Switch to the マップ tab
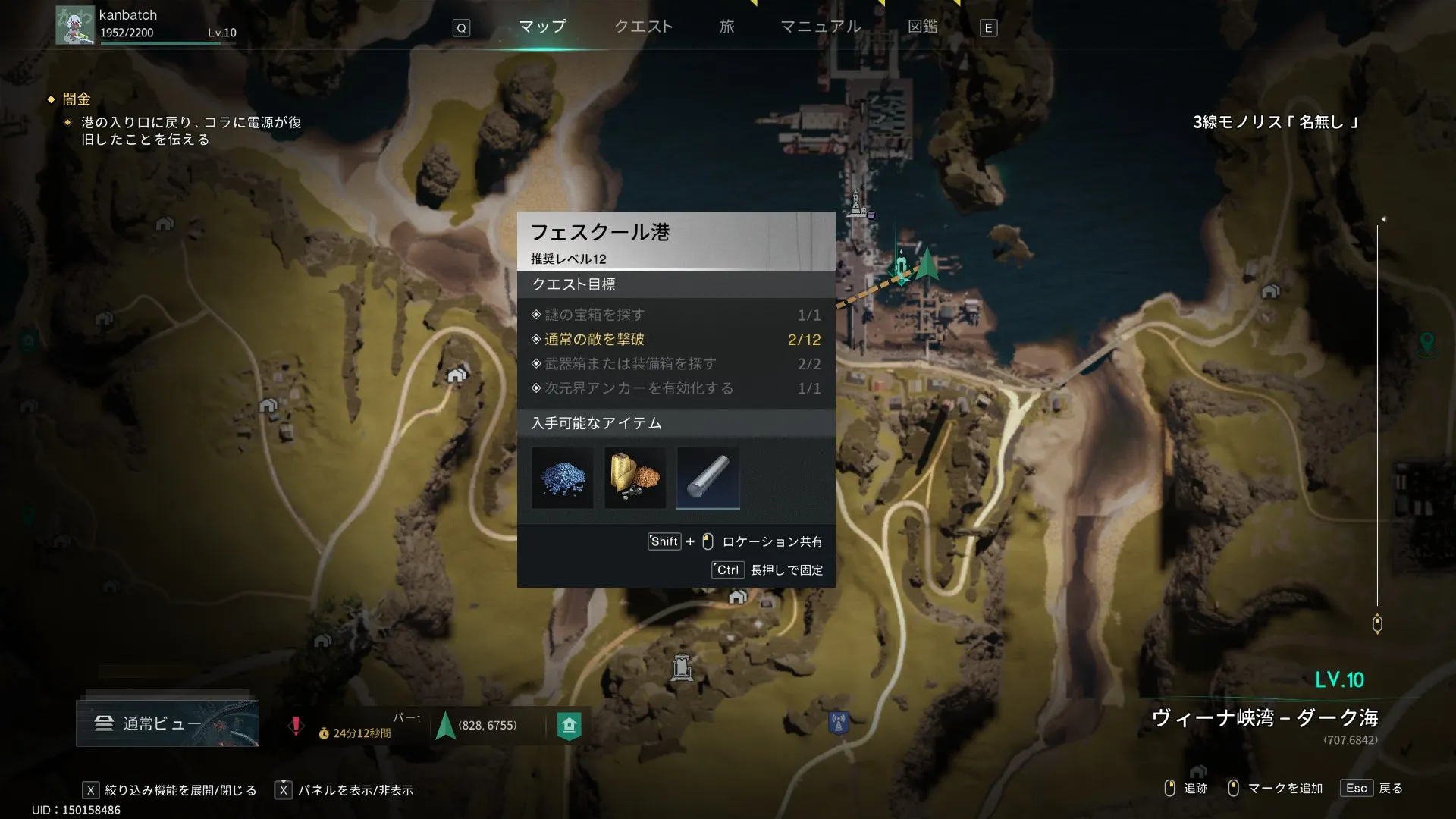The image size is (1456, 819). point(542,27)
